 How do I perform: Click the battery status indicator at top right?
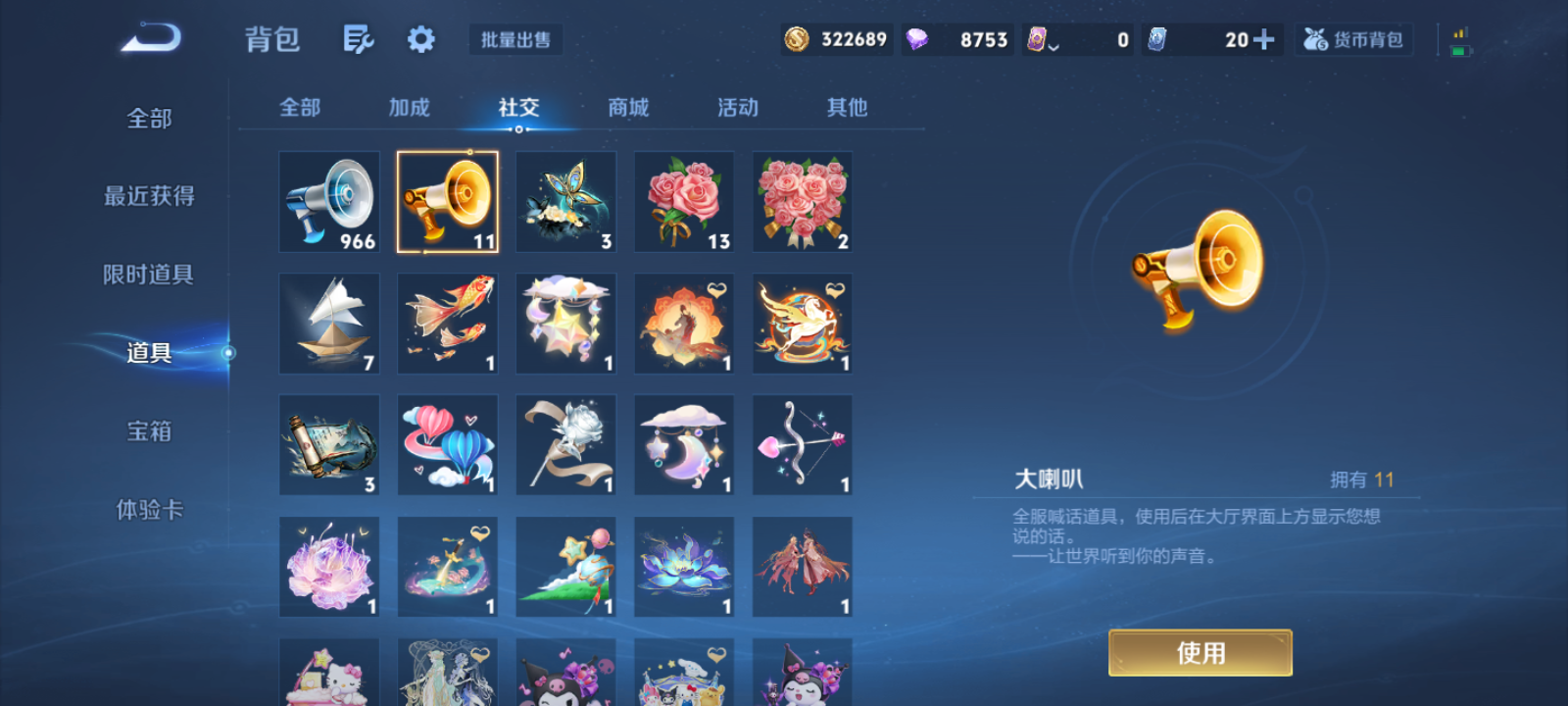click(1459, 39)
